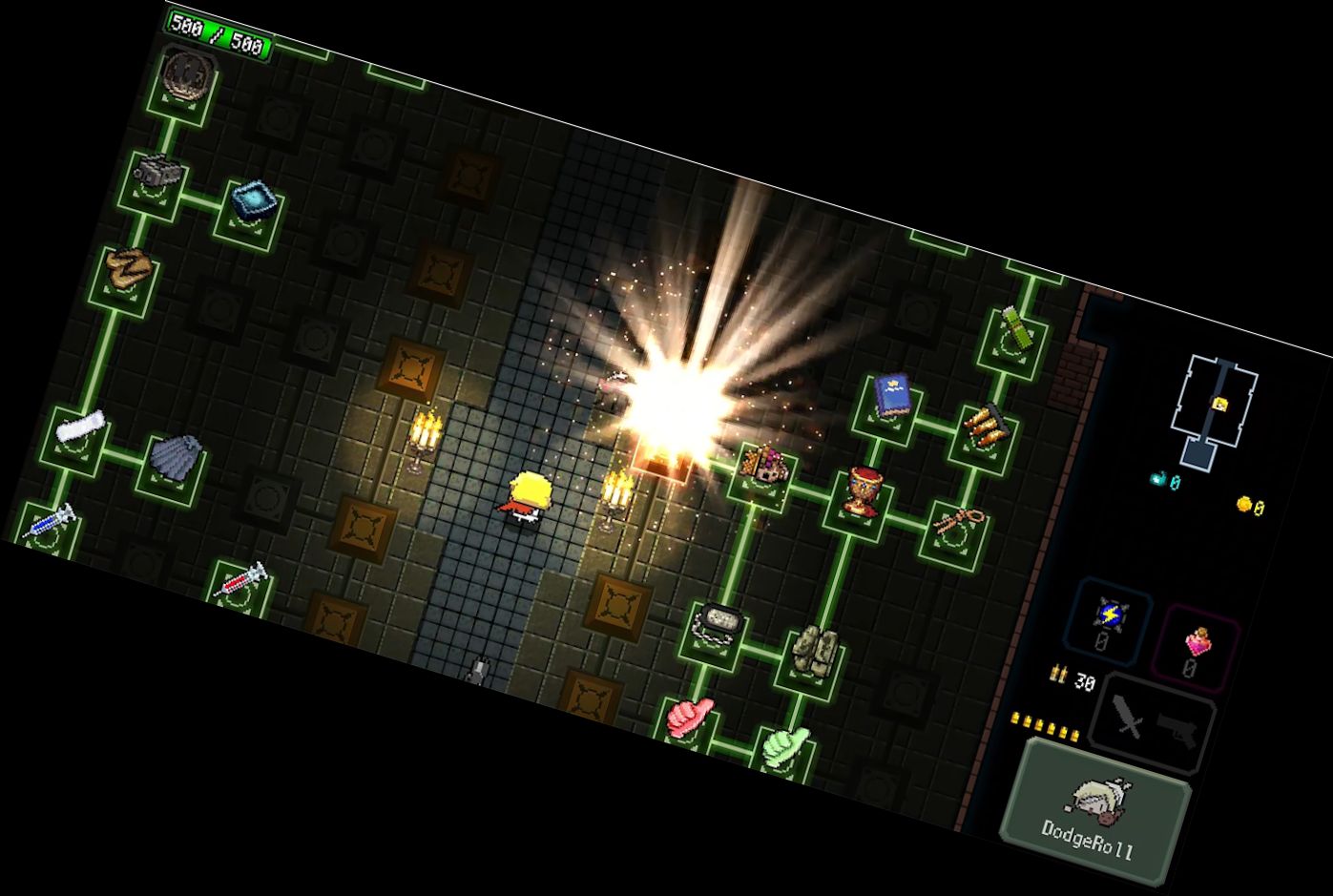Select the green thumbs-up node
Image resolution: width=1333 pixels, height=896 pixels.
coord(784,746)
